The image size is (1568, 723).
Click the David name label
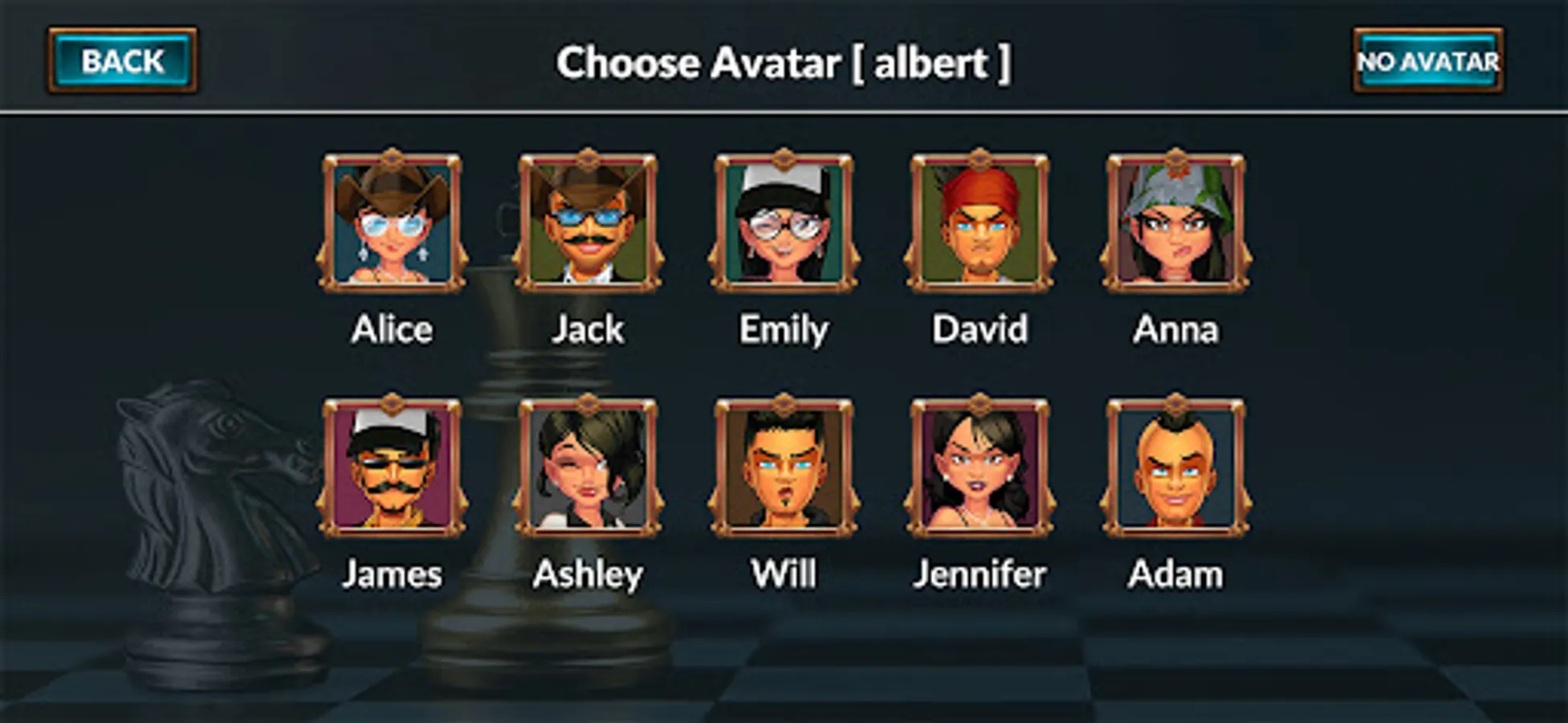979,329
